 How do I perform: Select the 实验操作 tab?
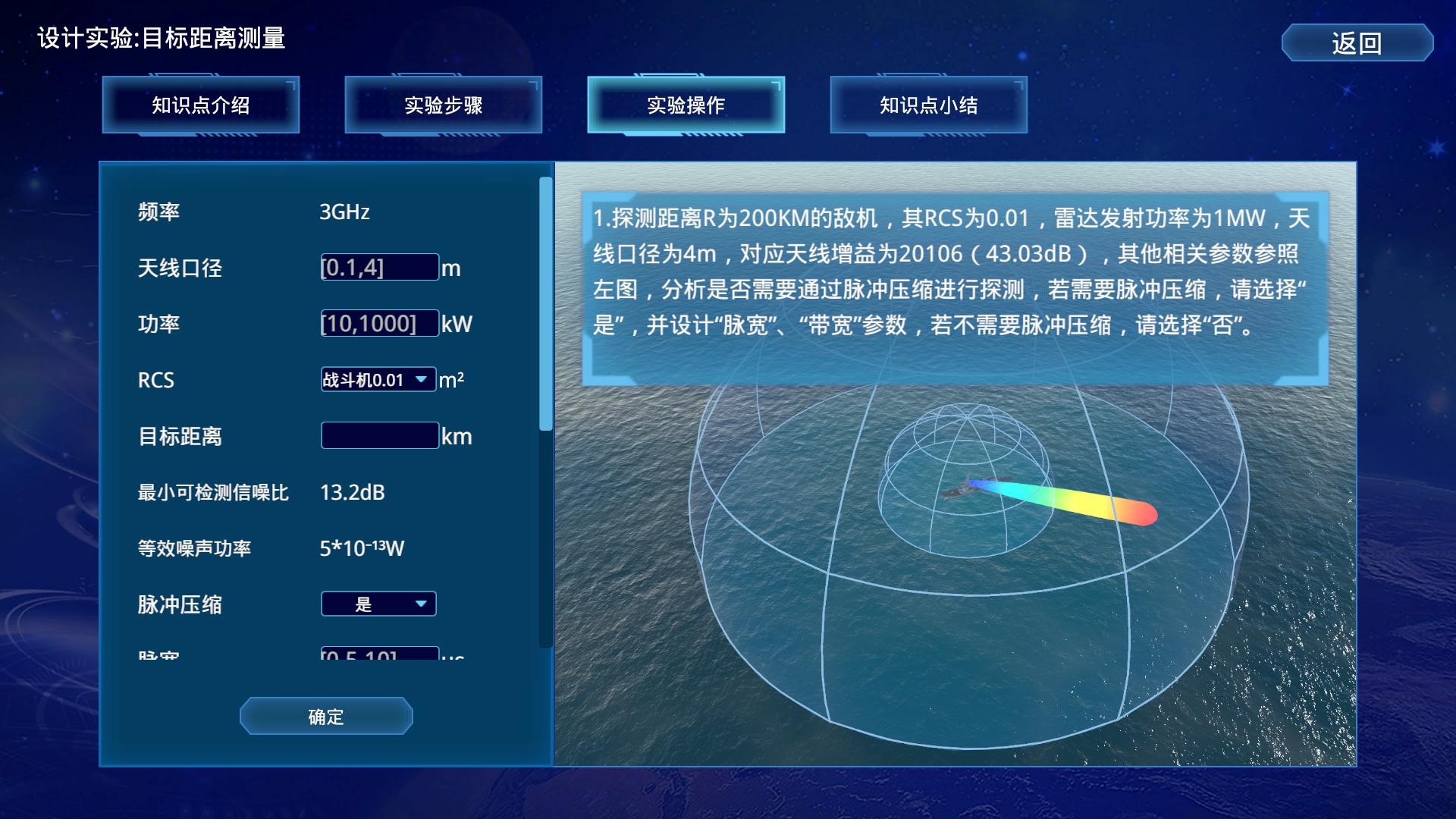(x=686, y=105)
